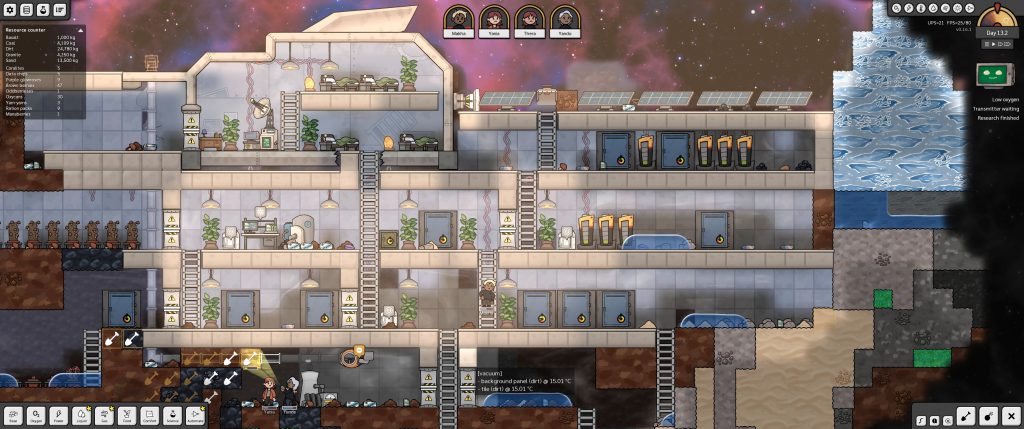Click the green-screen robot monitor icon
Viewport: 1024px width, 429px height.
992,75
